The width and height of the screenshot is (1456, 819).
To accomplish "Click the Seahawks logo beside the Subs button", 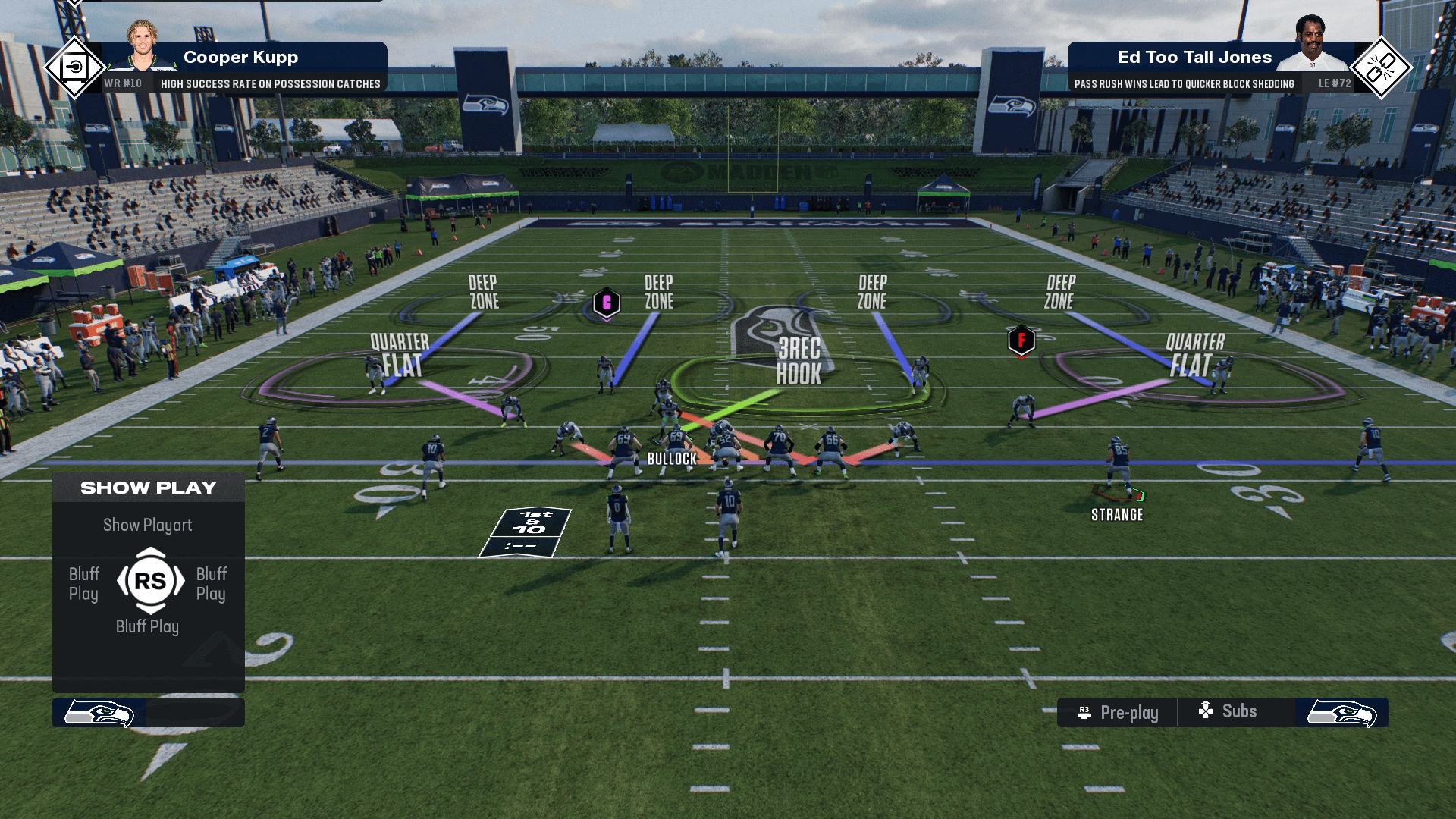I will [x=1341, y=714].
